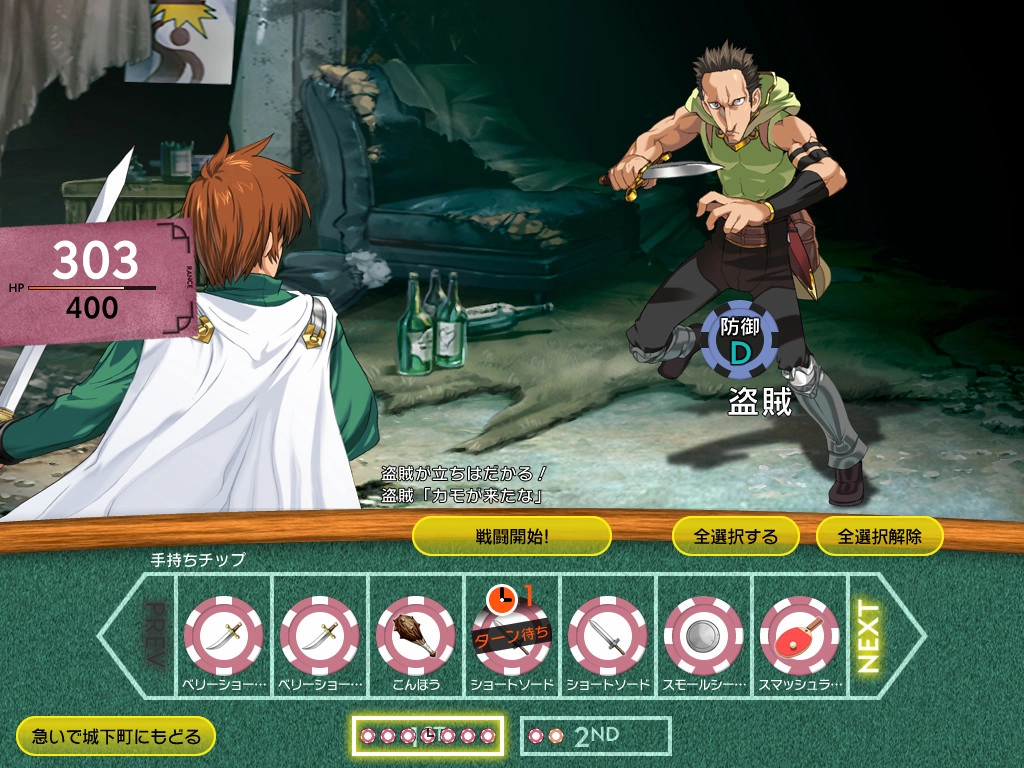Image resolution: width=1024 pixels, height=768 pixels.
Task: Choose the スマッシュラケット paddle chip
Action: click(799, 635)
